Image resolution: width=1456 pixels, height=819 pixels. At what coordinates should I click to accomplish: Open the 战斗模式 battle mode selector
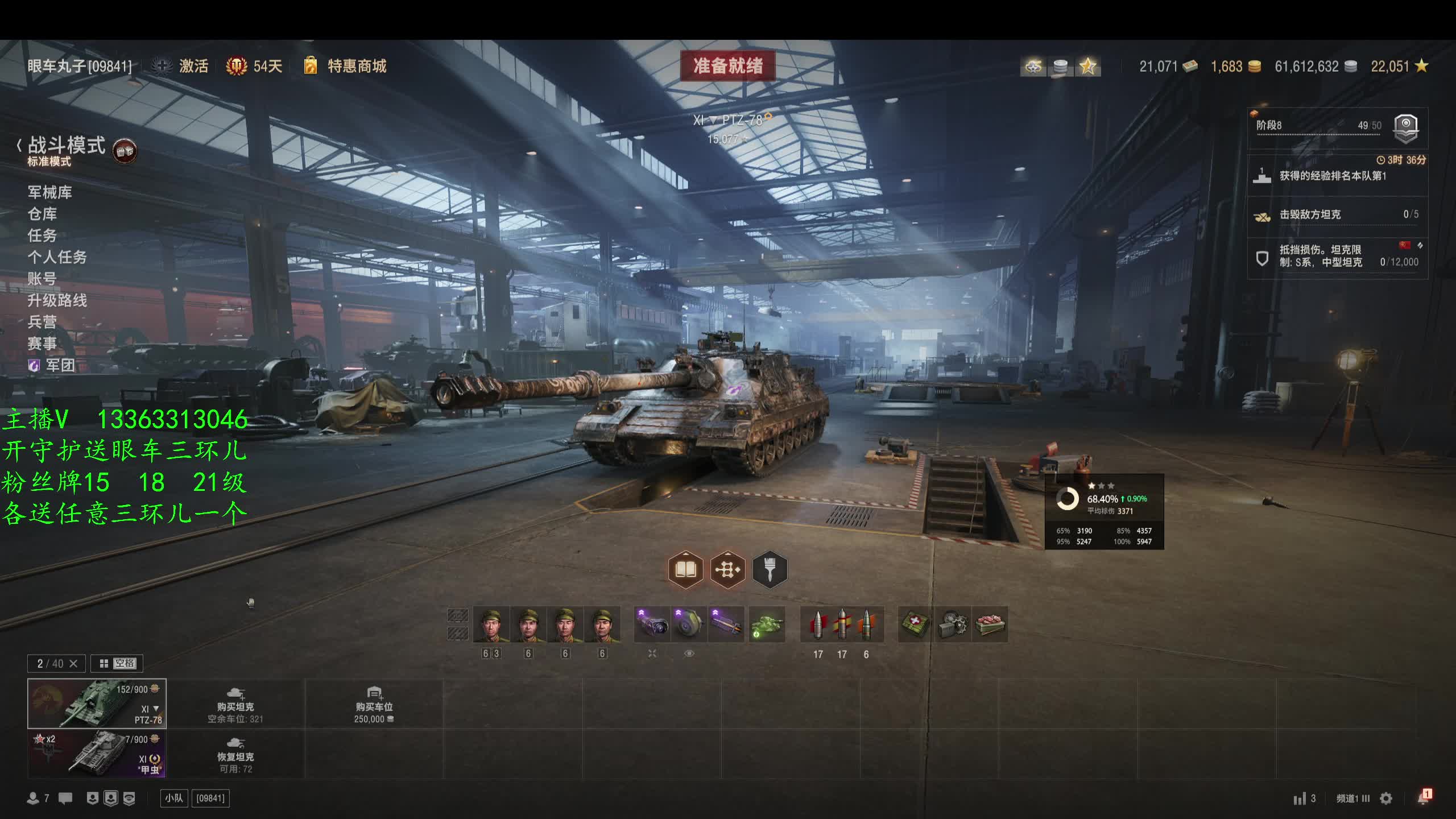67,146
